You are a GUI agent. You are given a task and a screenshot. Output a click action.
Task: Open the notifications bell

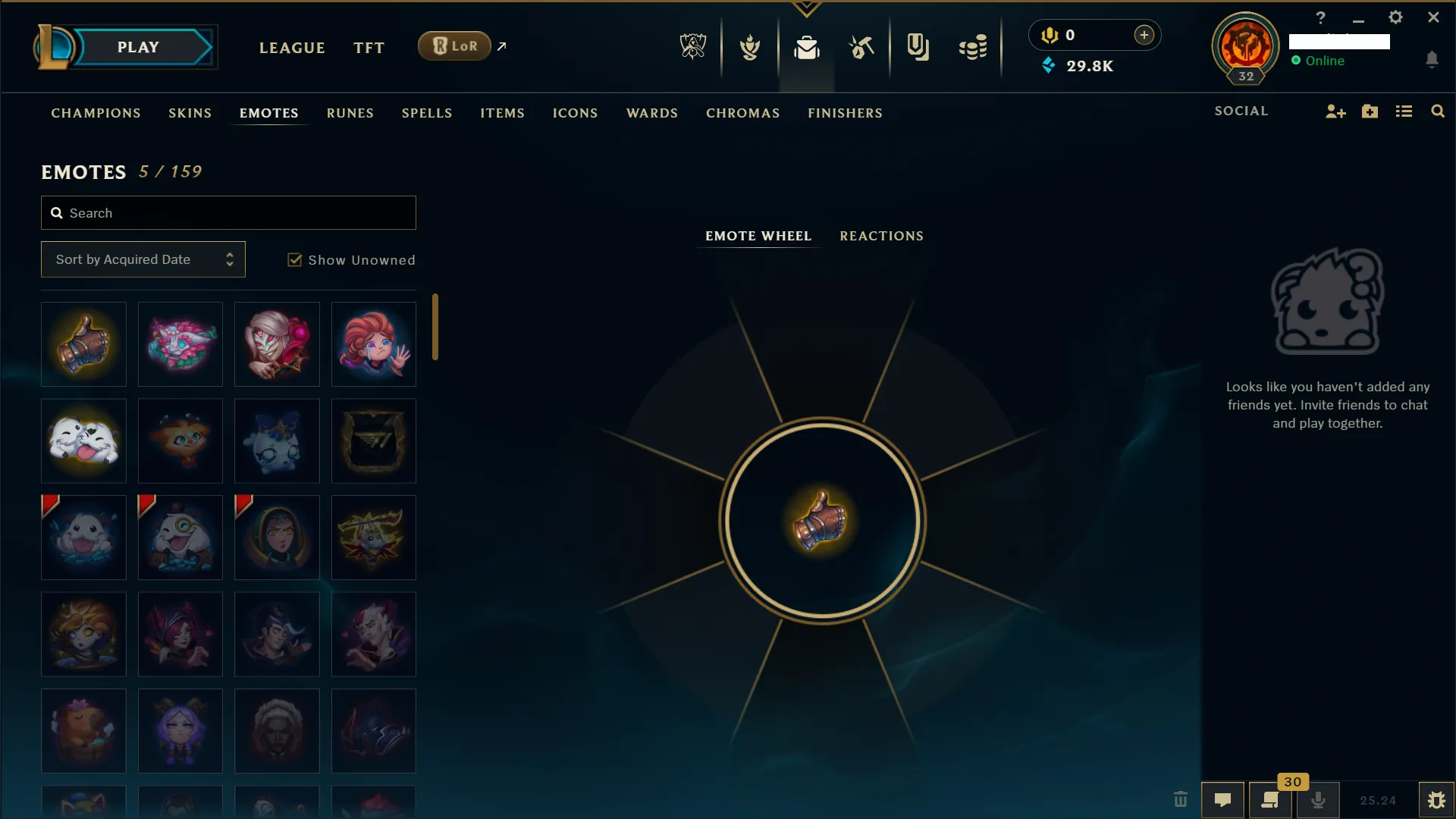point(1432,60)
